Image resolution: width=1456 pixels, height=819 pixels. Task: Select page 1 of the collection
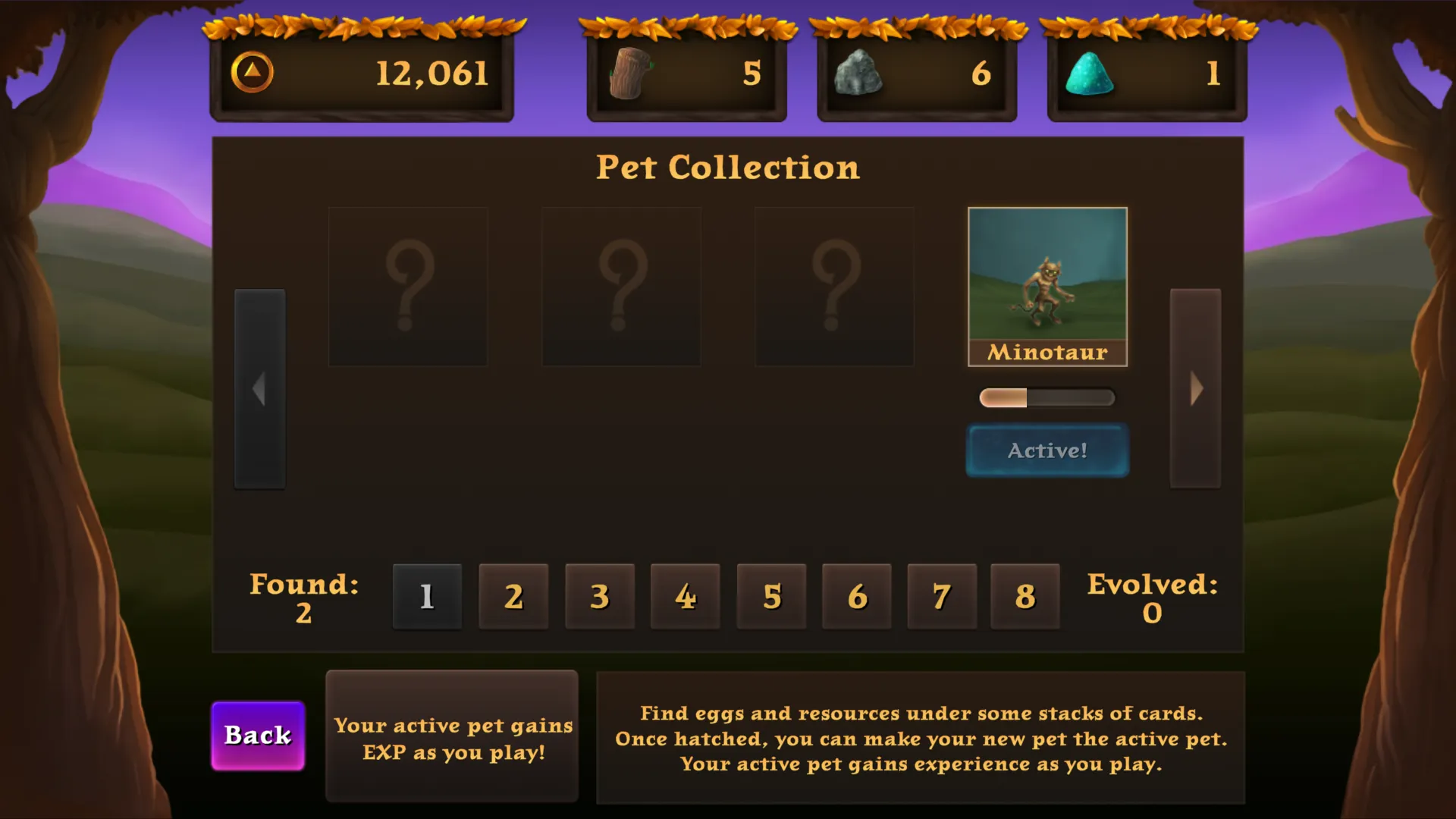[426, 596]
